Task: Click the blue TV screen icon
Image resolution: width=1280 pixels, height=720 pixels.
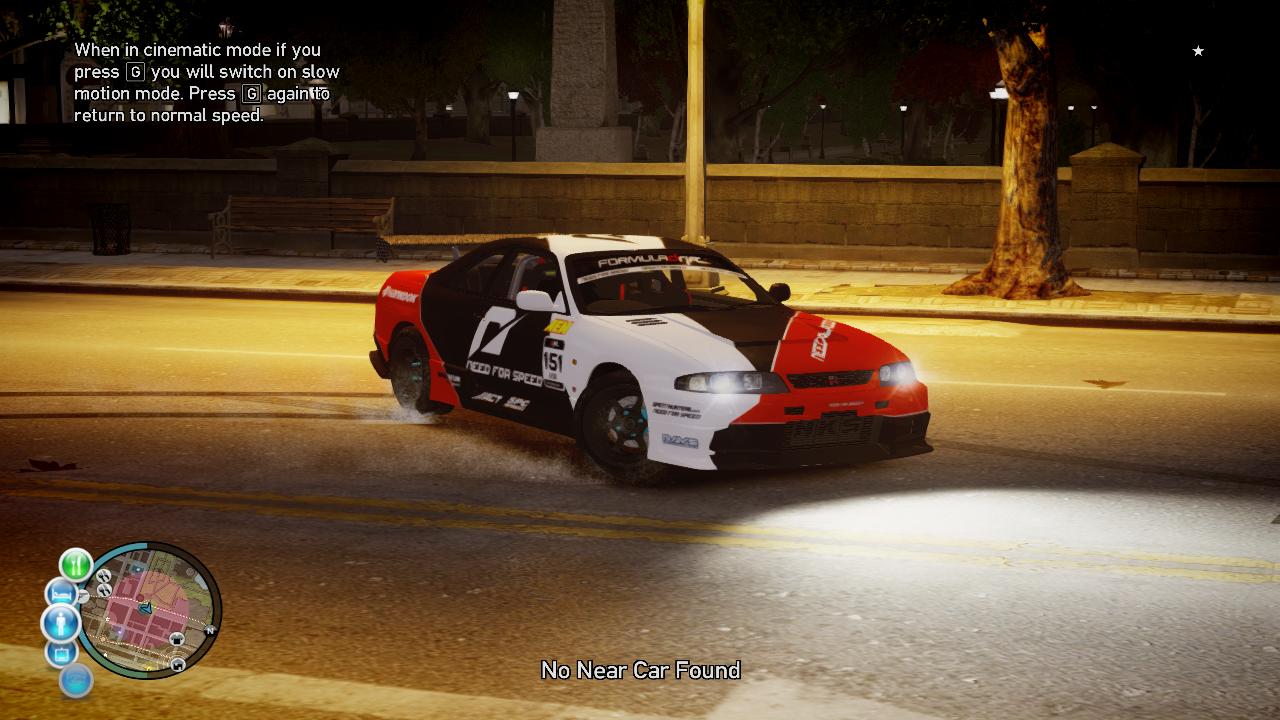Action: pyautogui.click(x=60, y=654)
